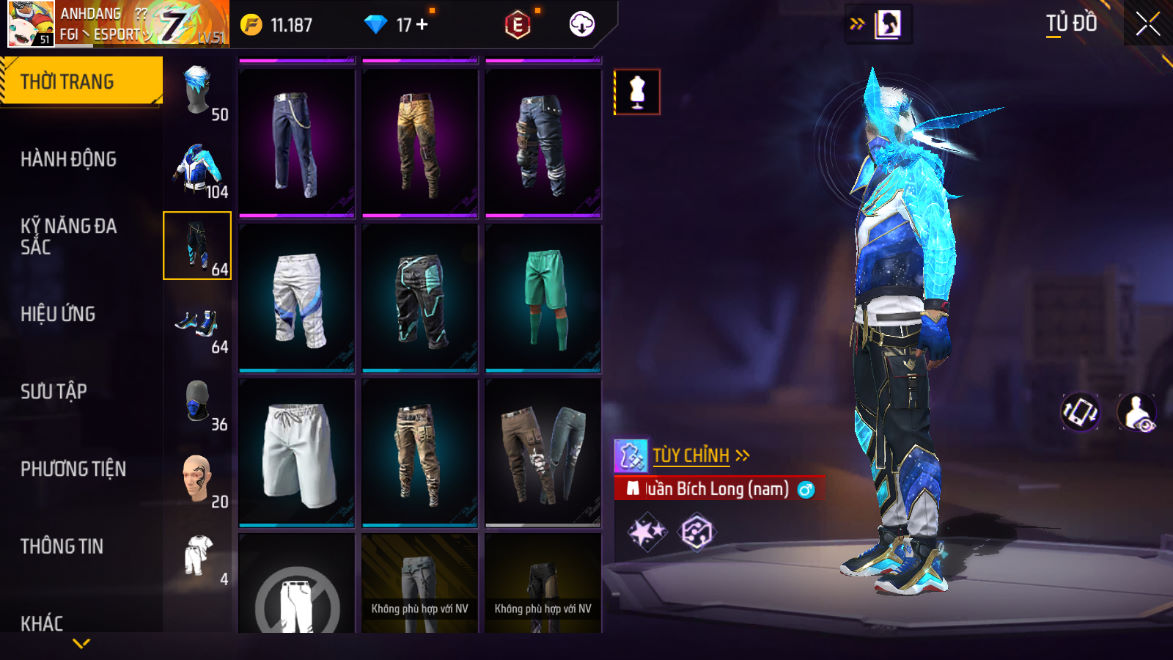Open the Thời Trang category
The width and height of the screenshot is (1173, 660).
click(80, 82)
